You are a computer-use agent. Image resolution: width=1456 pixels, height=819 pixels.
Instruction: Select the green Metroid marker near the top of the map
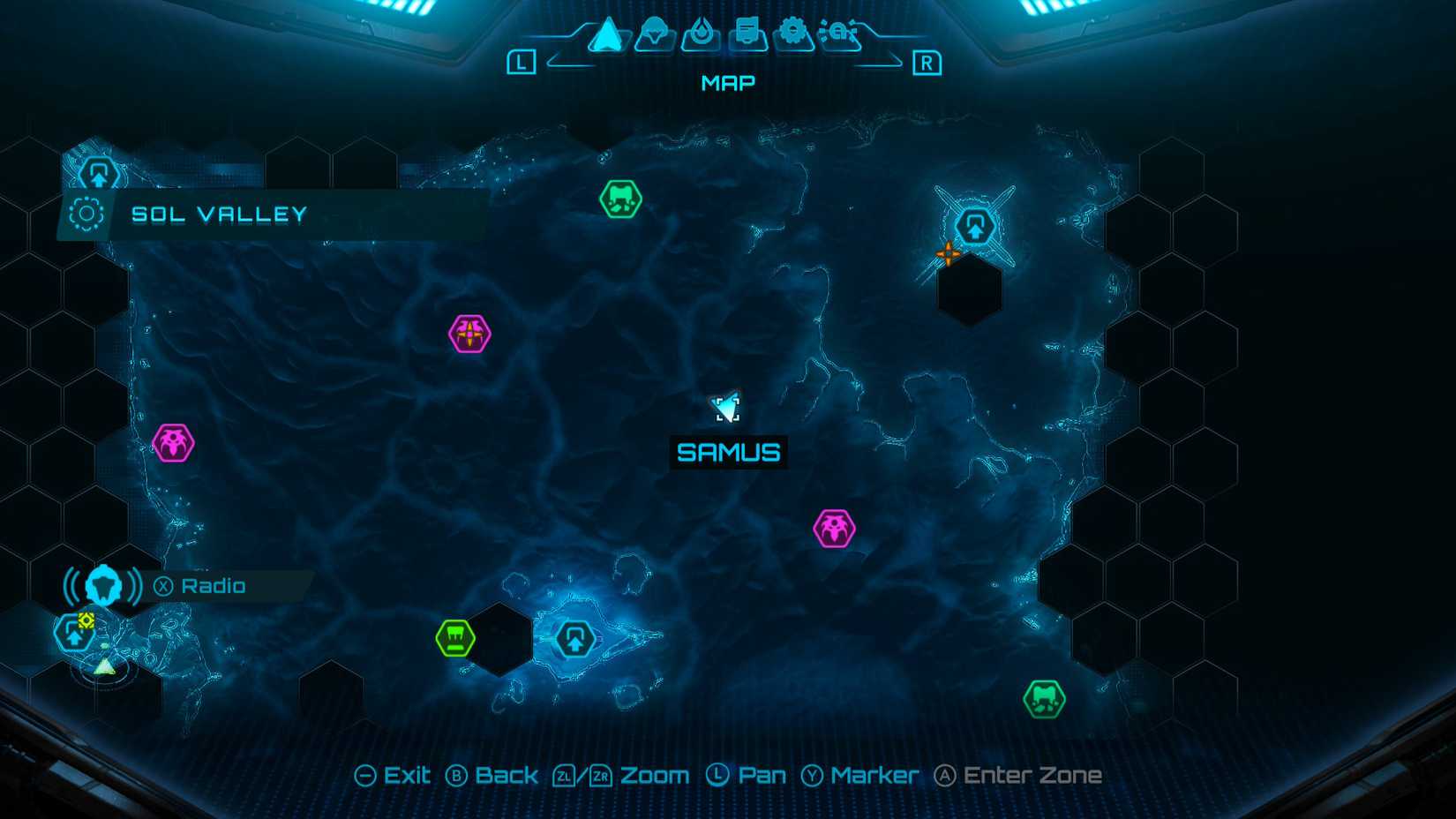622,199
